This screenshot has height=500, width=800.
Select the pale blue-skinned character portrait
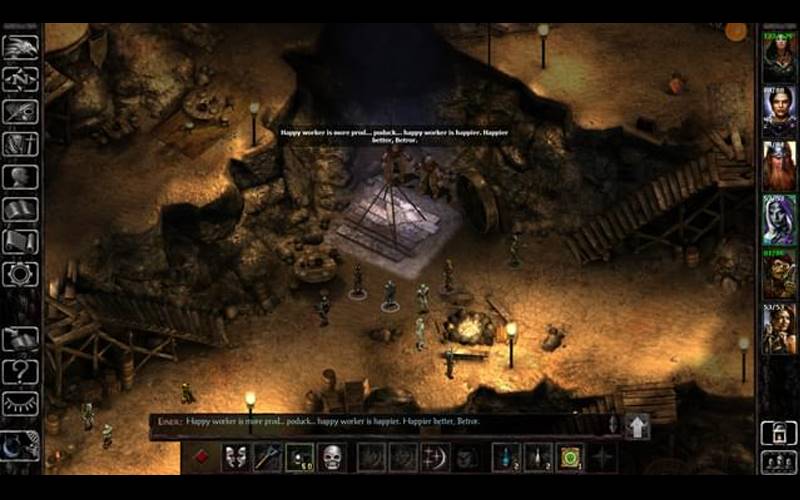(x=779, y=220)
